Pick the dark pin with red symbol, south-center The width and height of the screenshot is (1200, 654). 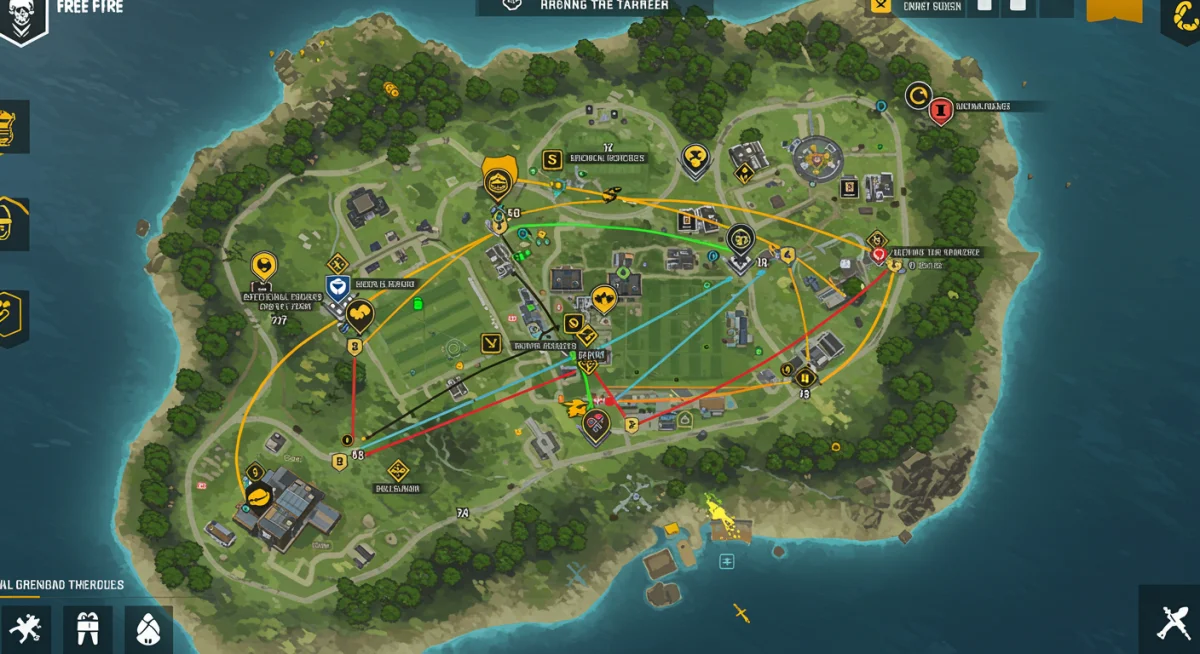pyautogui.click(x=596, y=426)
